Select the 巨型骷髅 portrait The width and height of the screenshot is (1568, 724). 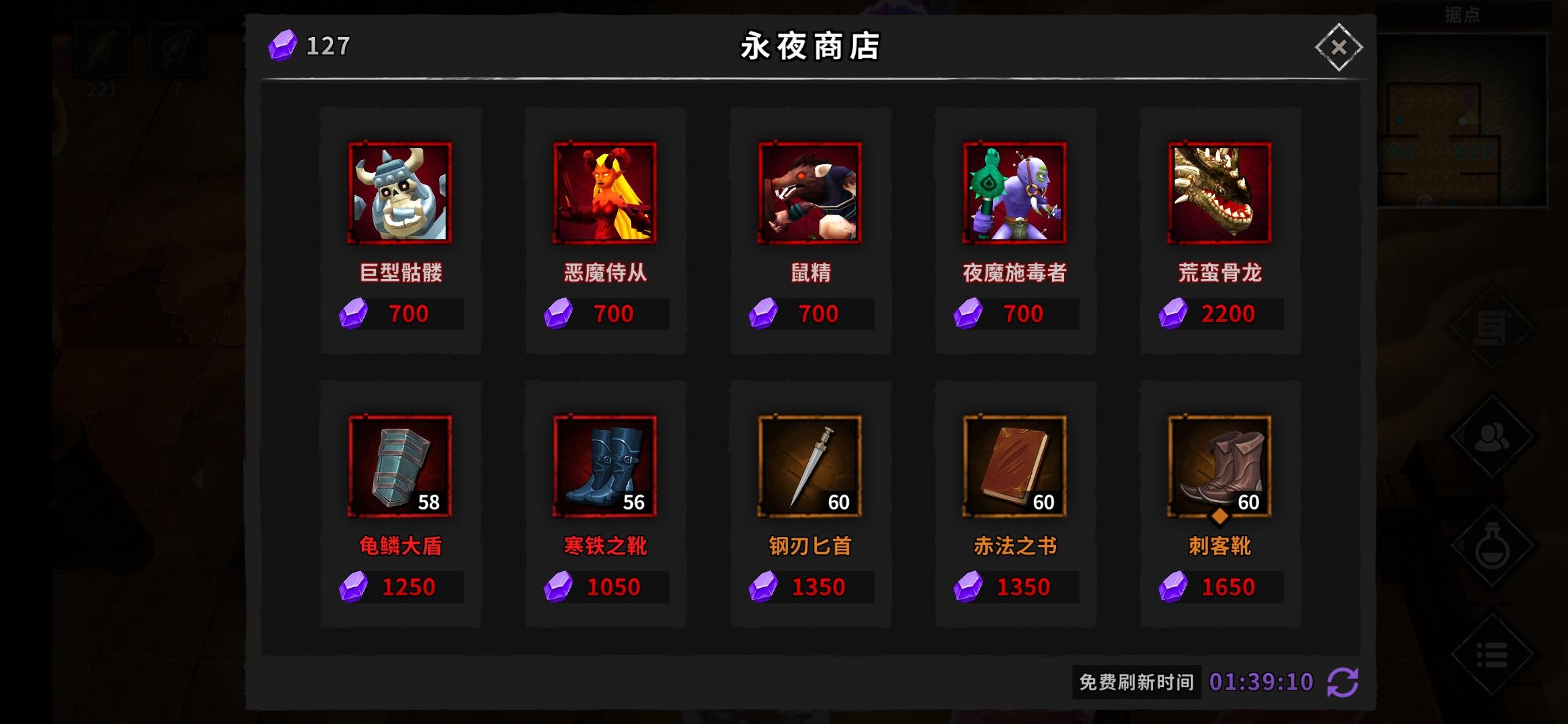click(399, 193)
